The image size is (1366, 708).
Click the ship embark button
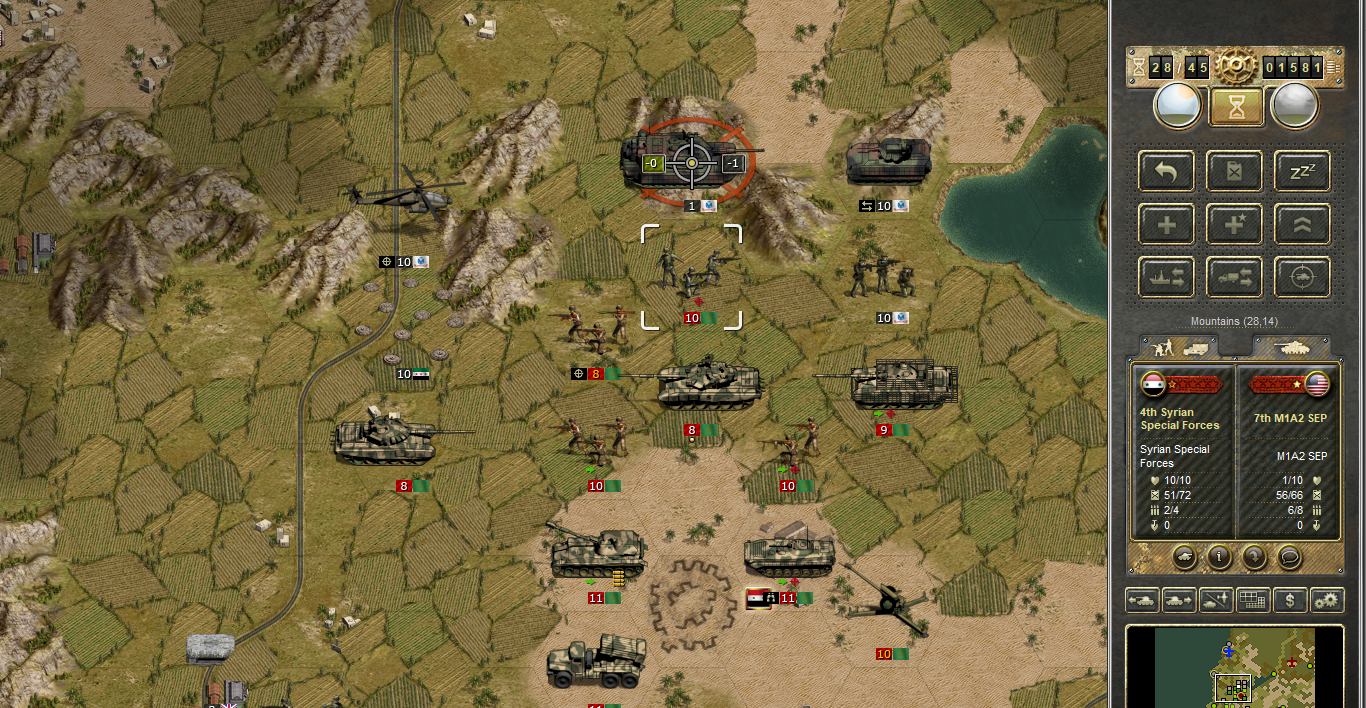[1166, 277]
